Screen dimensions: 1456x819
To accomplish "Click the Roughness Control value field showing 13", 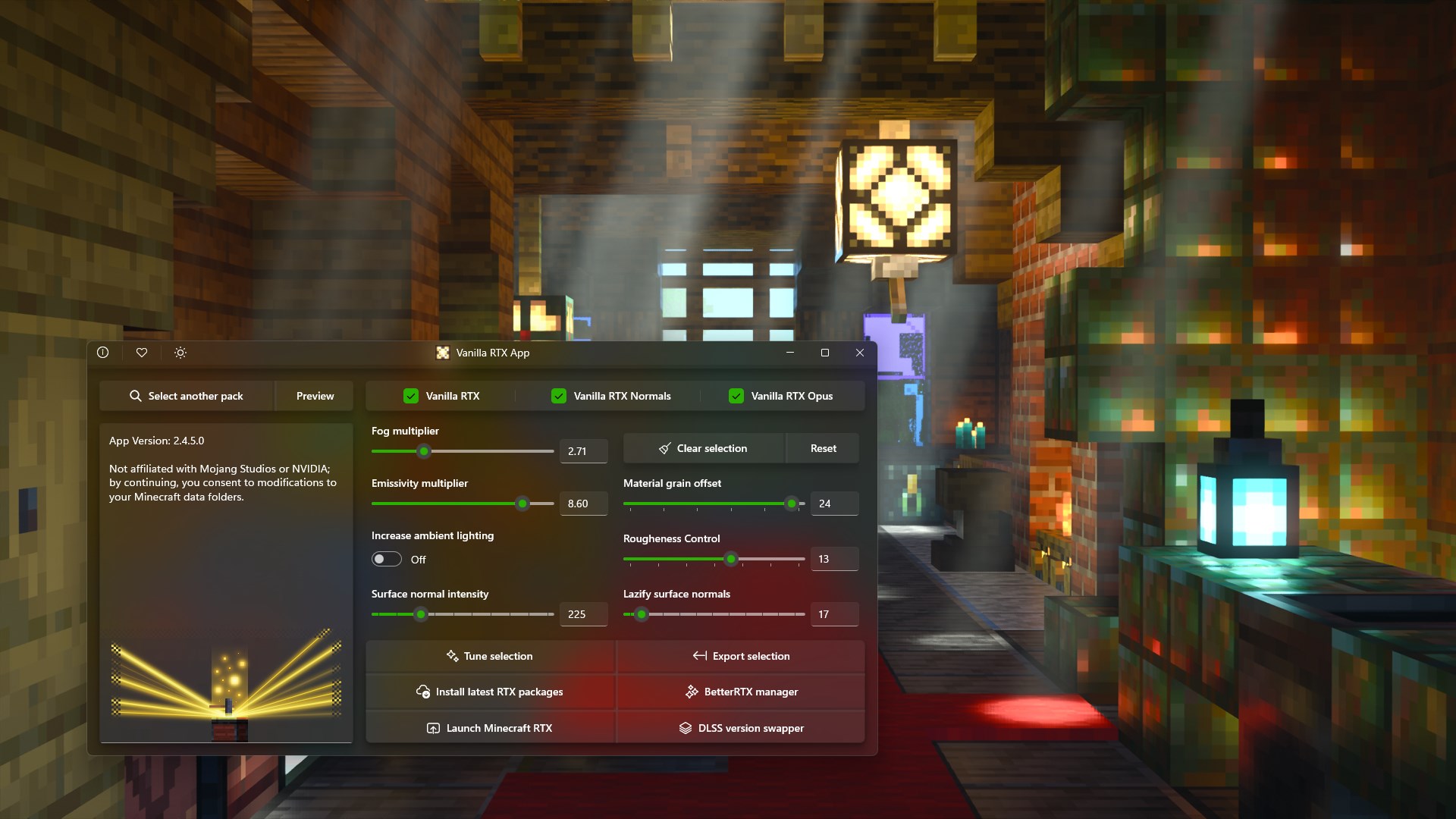I will click(x=834, y=559).
